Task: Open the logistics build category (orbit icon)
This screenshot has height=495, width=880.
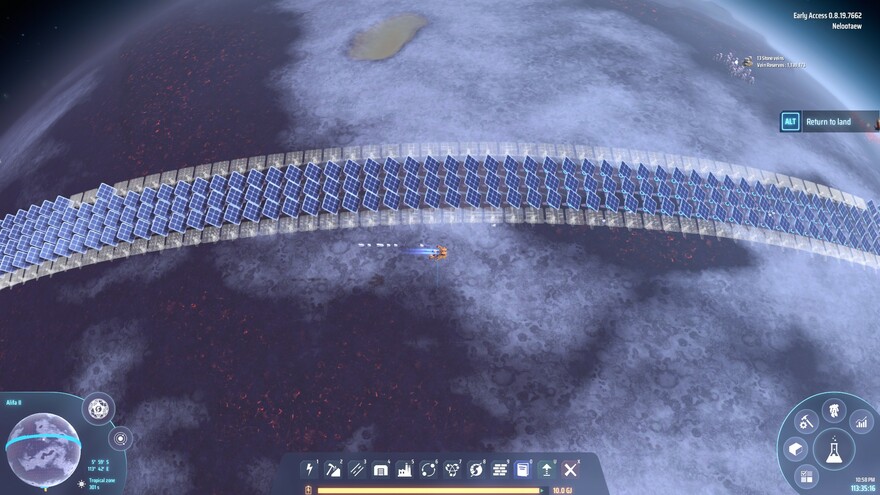Action: tap(429, 469)
